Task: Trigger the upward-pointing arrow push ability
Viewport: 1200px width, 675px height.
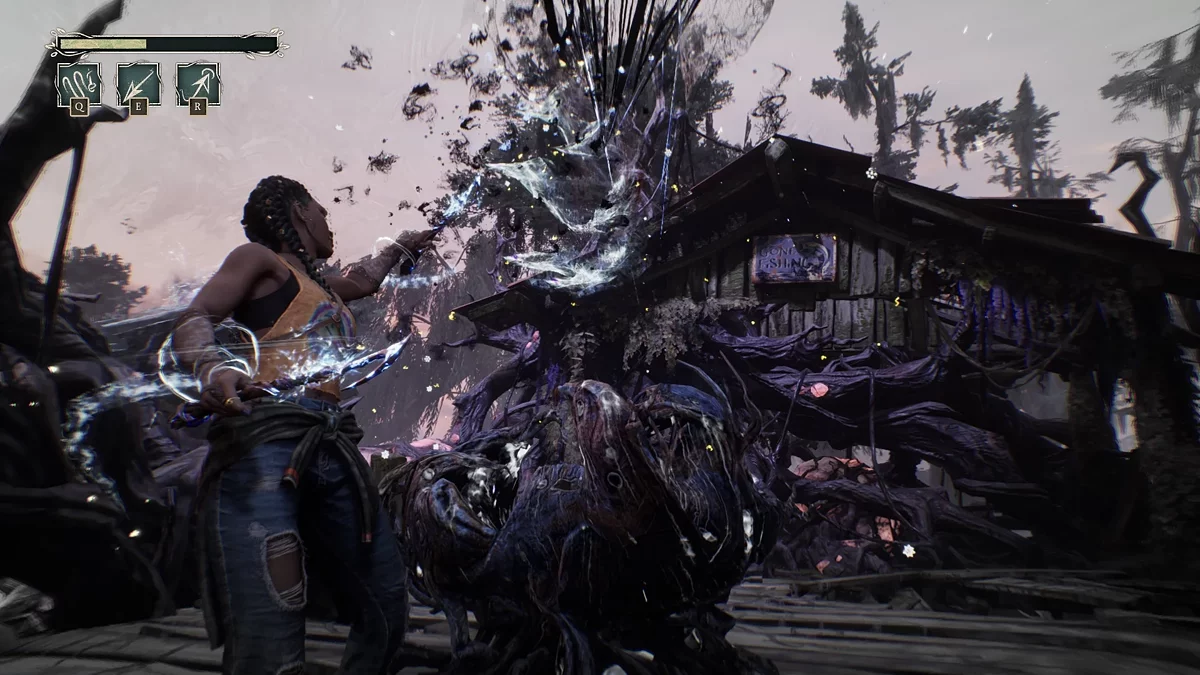Action: (x=198, y=84)
